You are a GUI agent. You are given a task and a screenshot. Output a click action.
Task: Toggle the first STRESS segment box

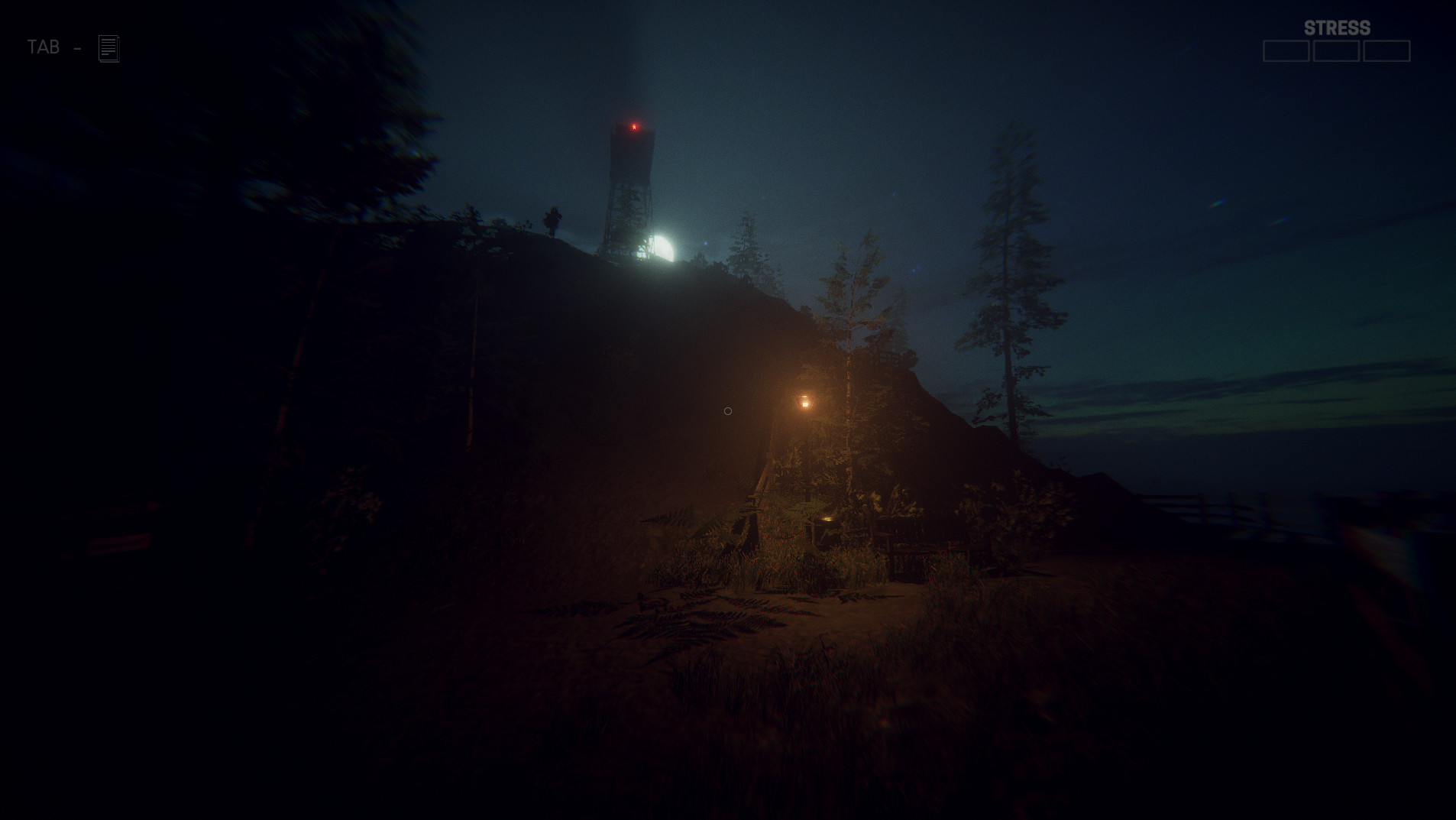1286,51
